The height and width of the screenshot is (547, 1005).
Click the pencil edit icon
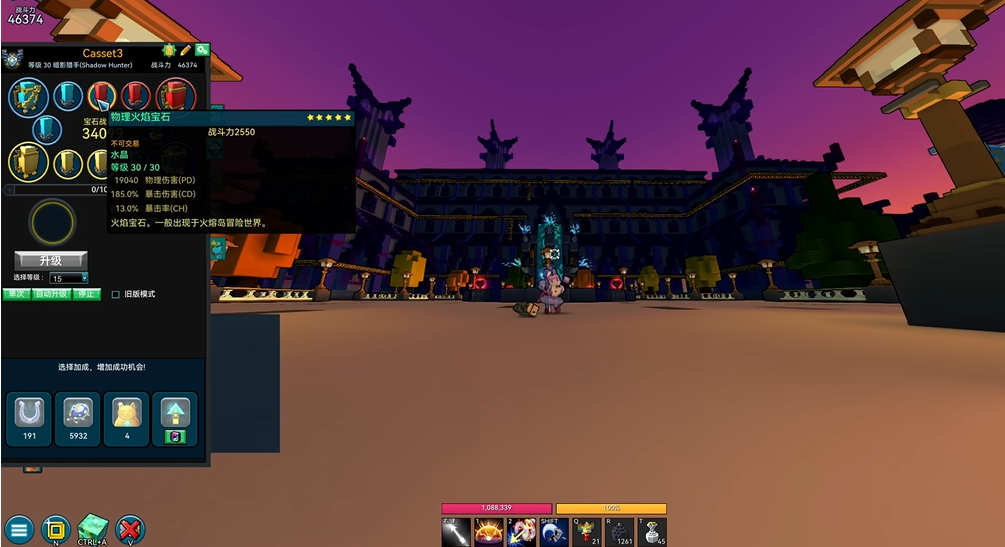point(185,50)
